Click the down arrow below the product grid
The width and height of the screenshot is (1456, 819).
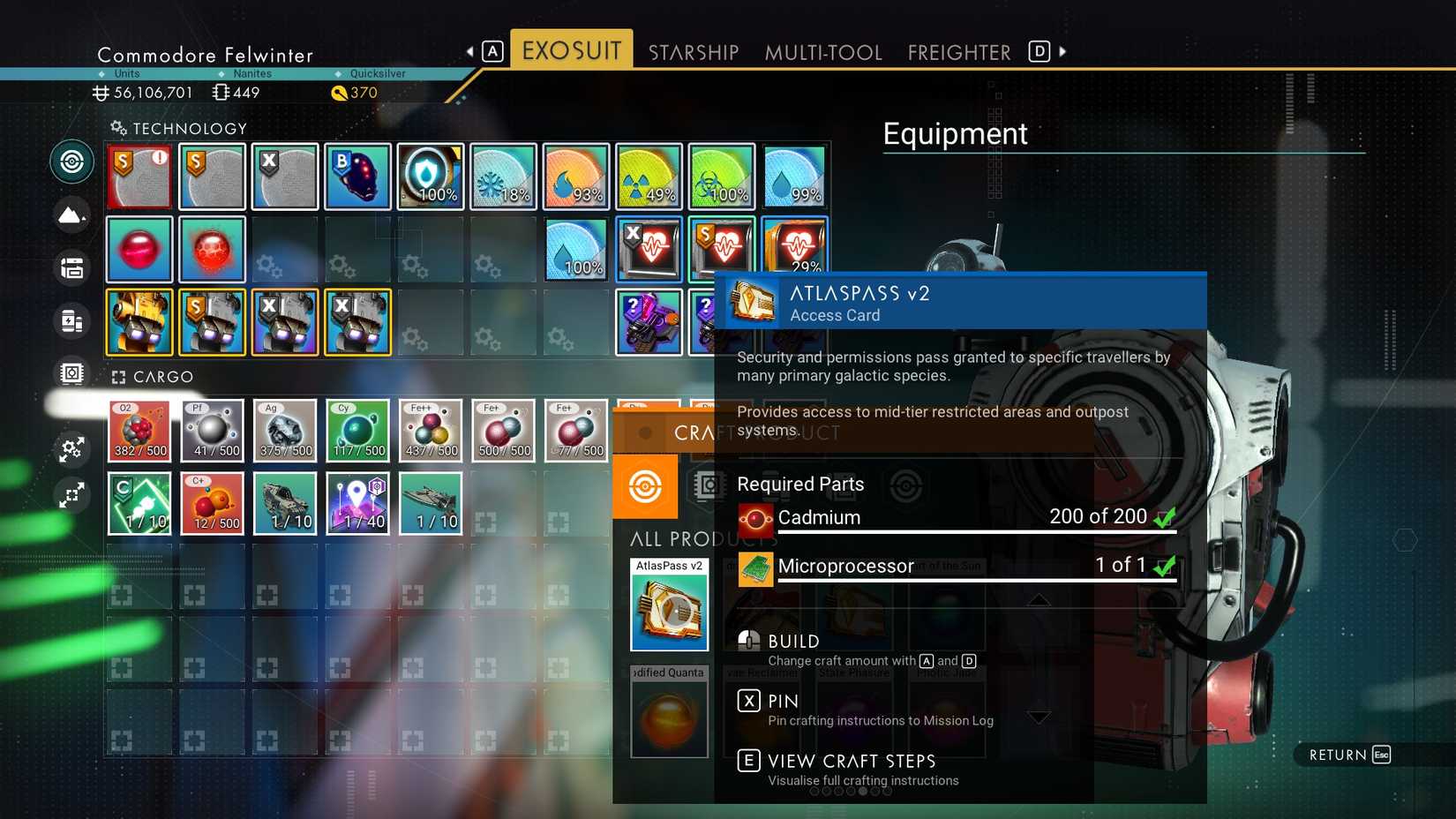(1038, 718)
